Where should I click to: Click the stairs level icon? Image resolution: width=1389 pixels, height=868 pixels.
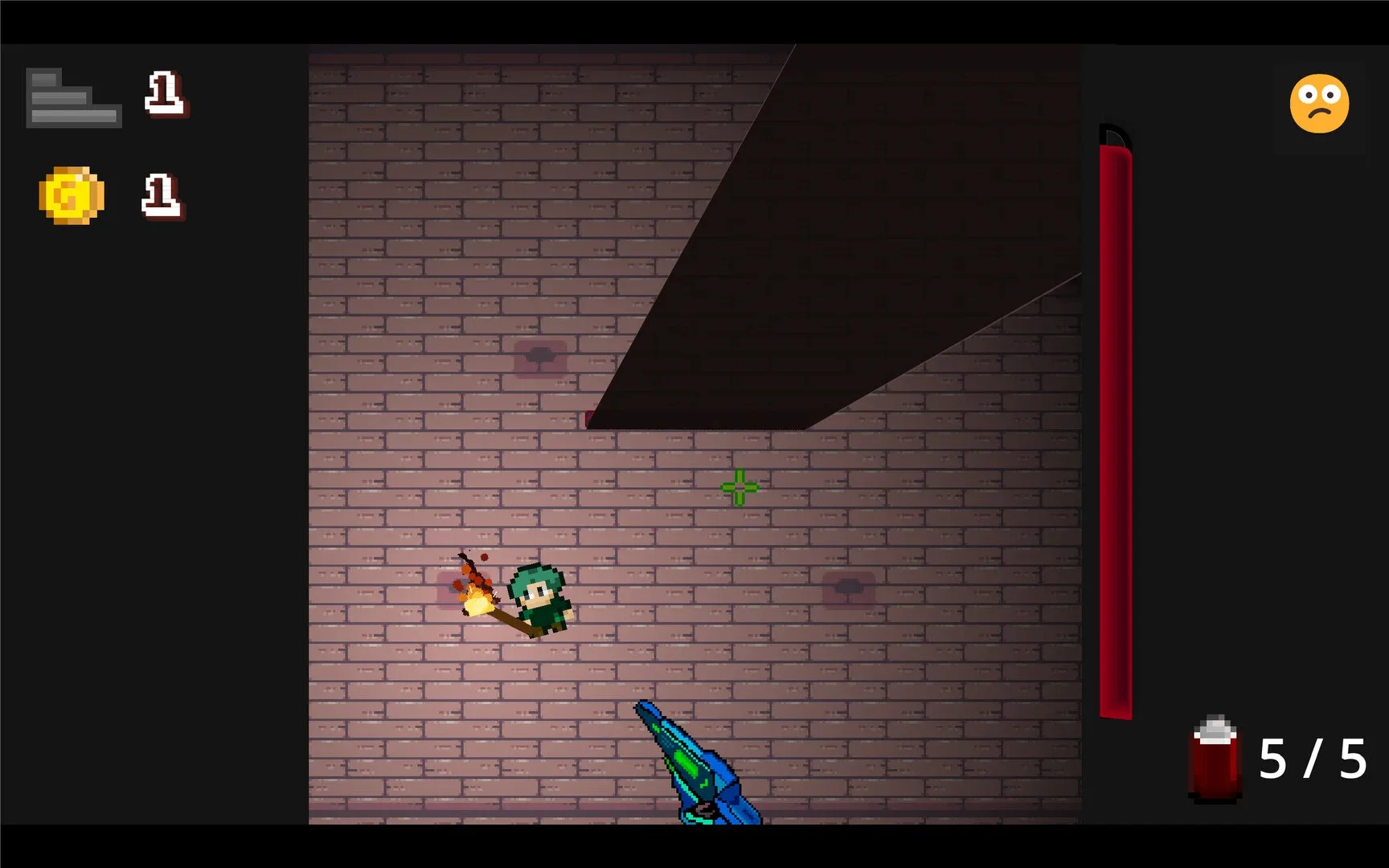[x=74, y=96]
